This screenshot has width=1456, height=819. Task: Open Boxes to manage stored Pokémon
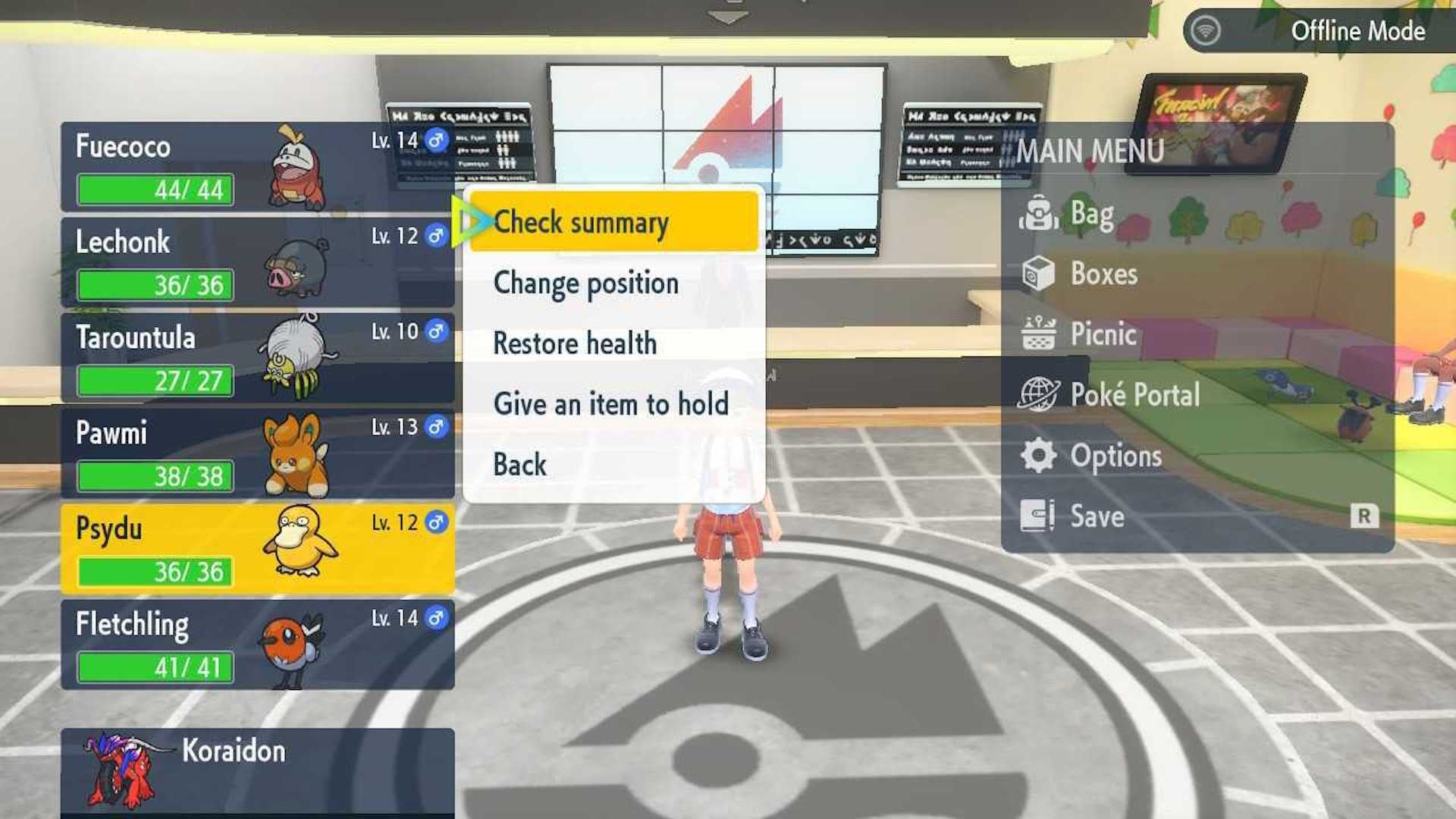pyautogui.click(x=1103, y=275)
